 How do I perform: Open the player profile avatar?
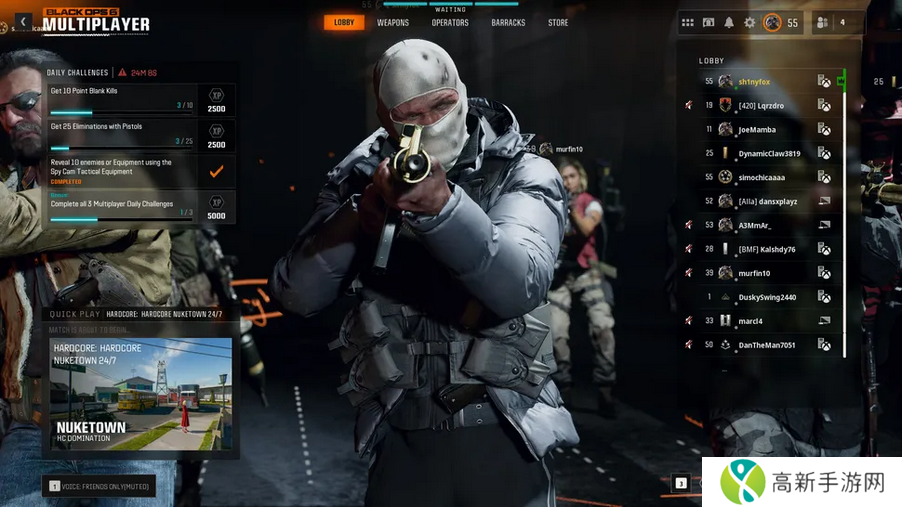coord(772,23)
